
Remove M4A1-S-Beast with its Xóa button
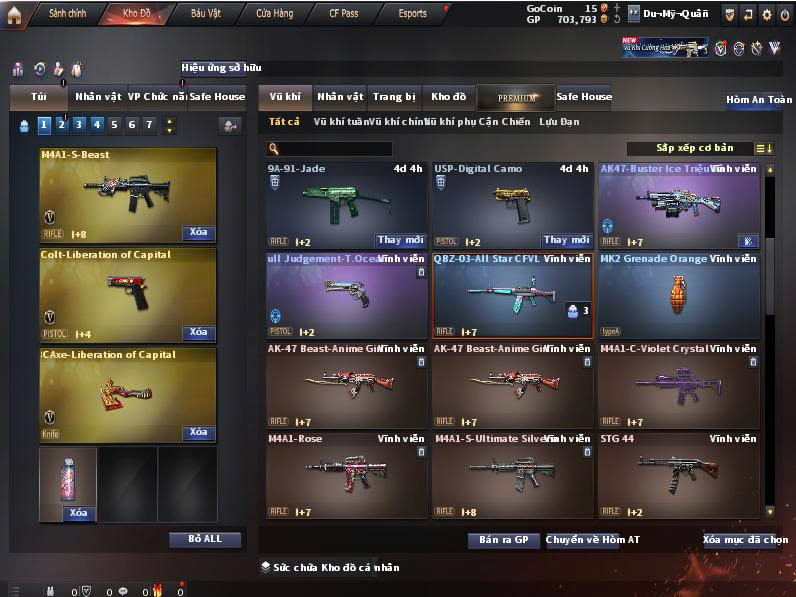coord(199,233)
